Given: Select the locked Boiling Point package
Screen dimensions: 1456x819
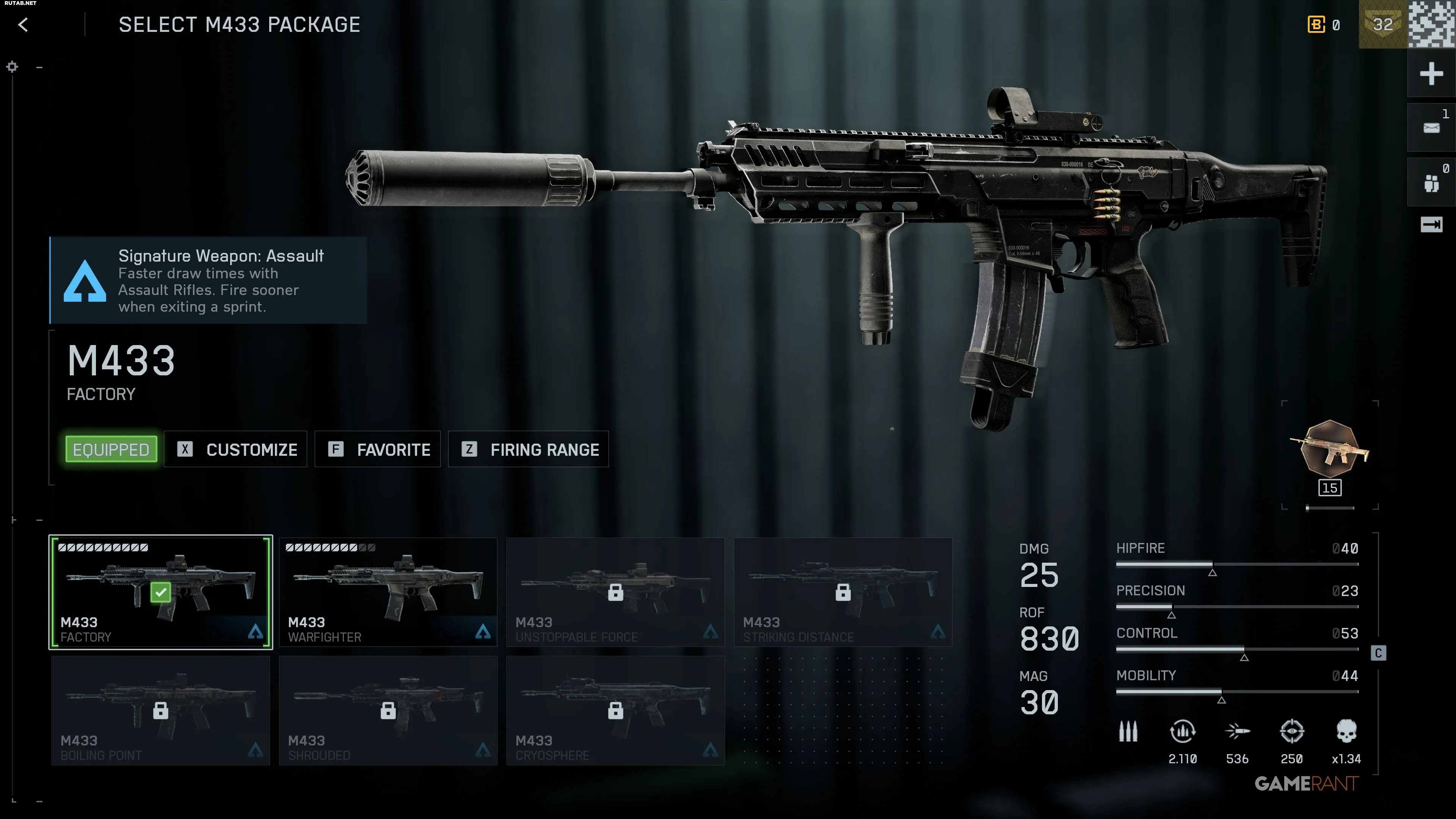Looking at the screenshot, I should (160, 711).
